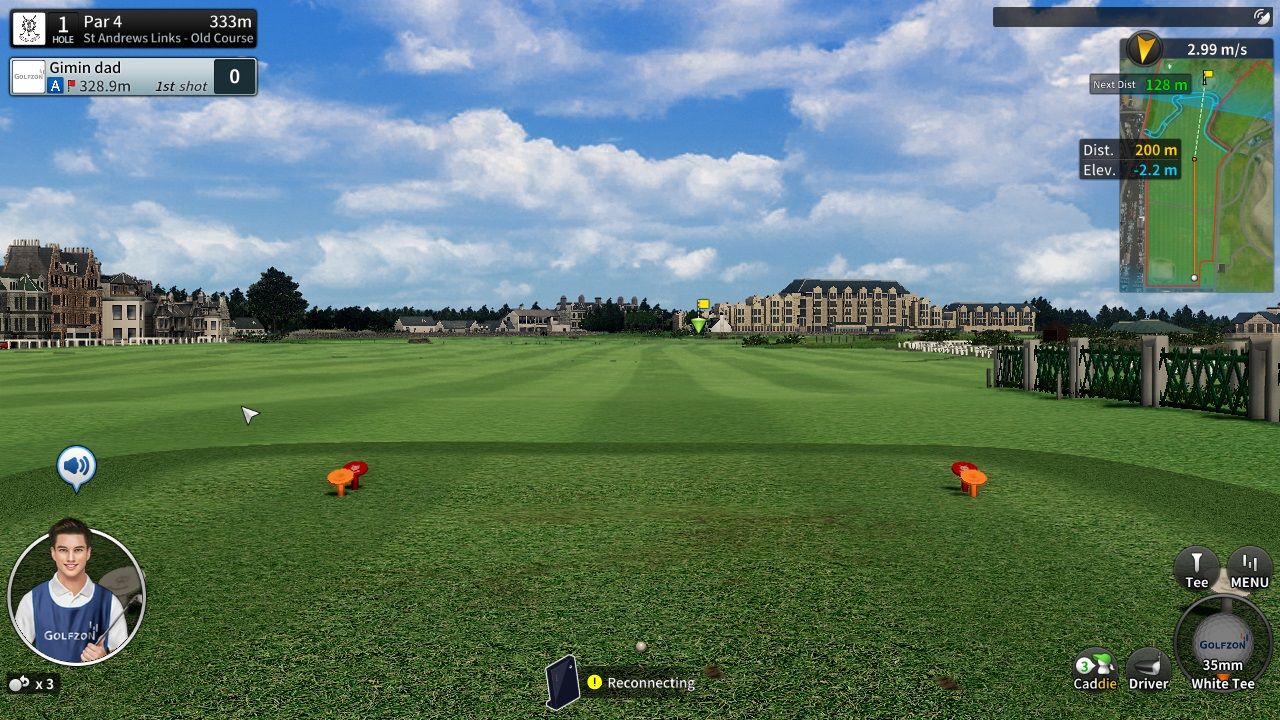
Task: Click the Dist. 200 m distance readout
Action: tap(1133, 150)
